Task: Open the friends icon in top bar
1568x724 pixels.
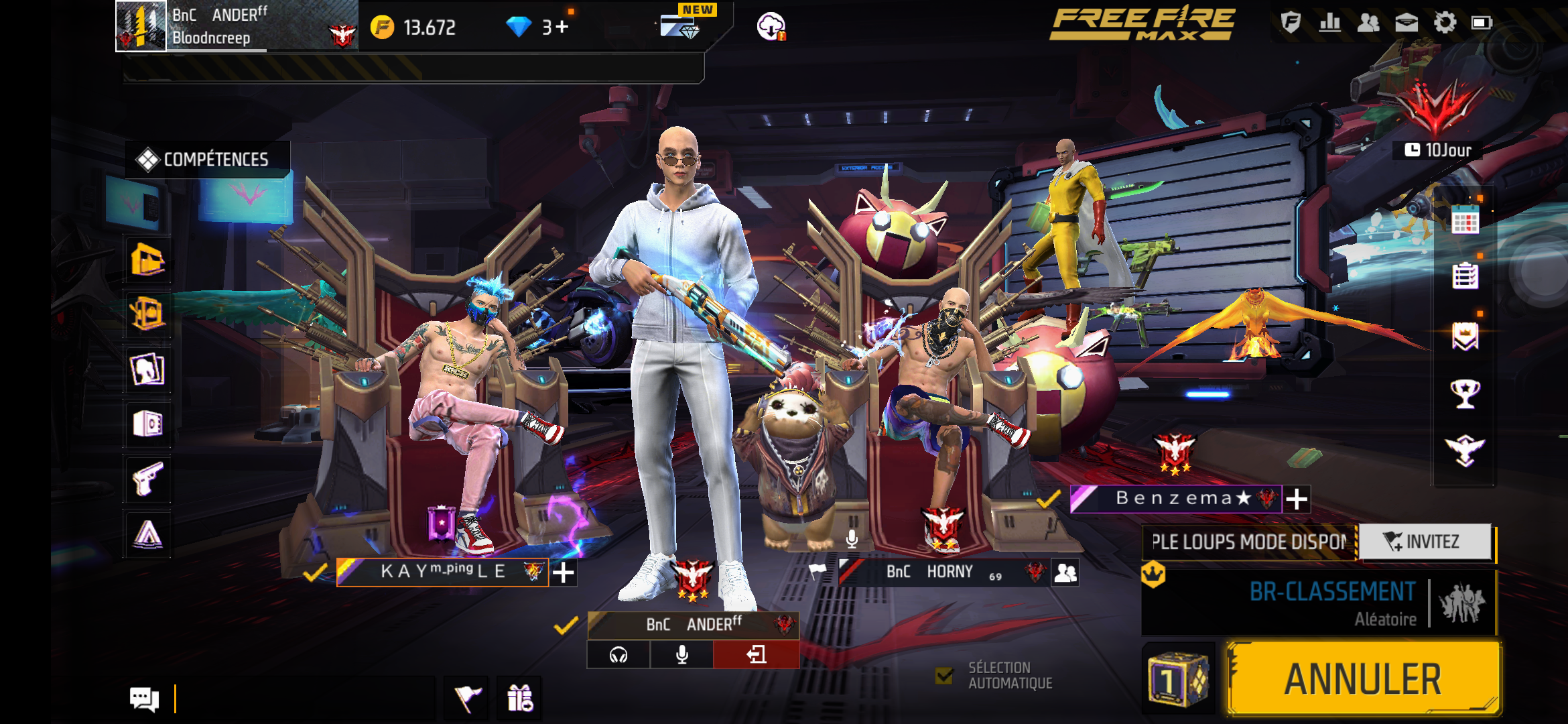Action: 1368,23
